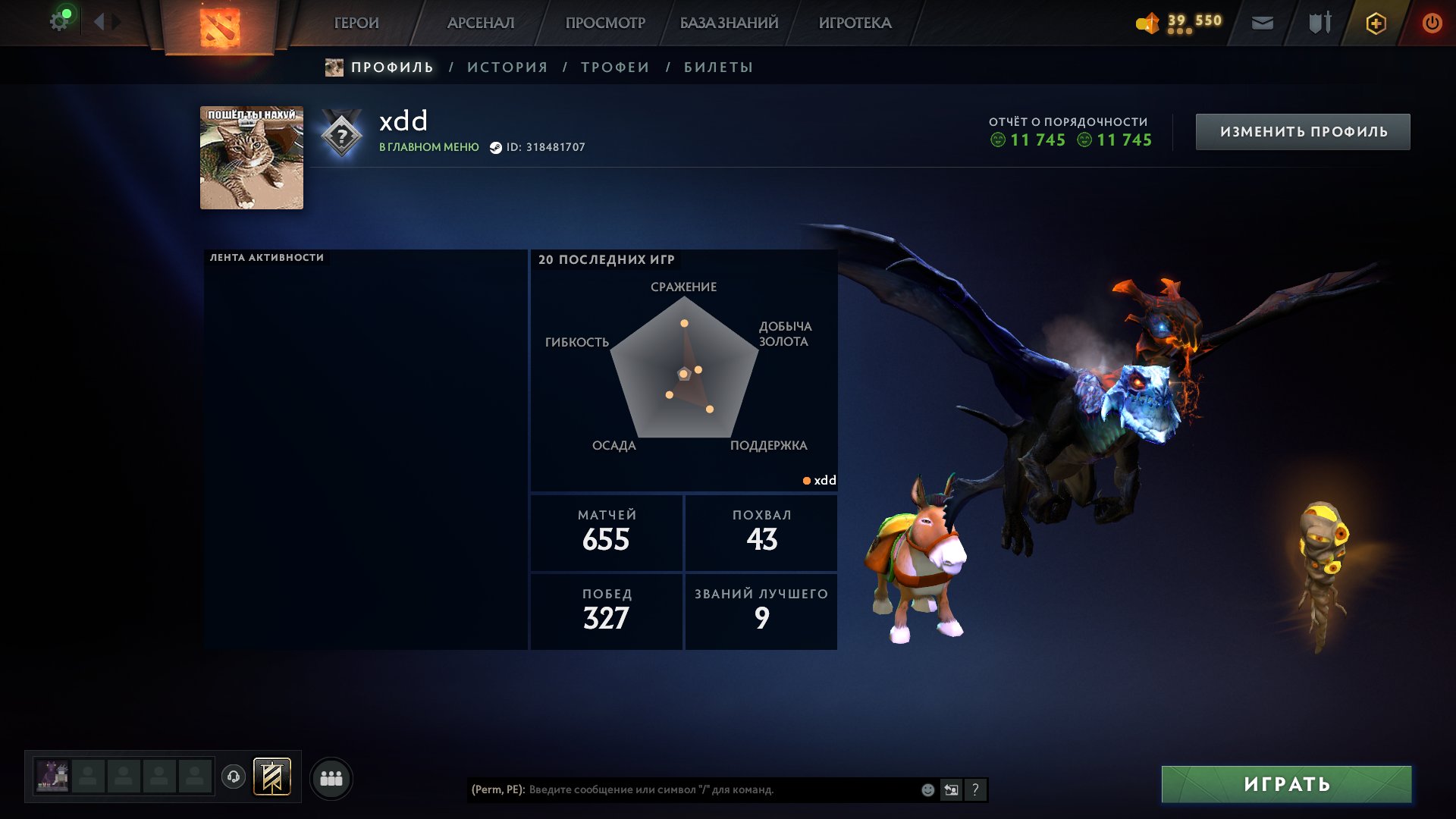
Task: Open the guild banner icon near party slots
Action: click(x=273, y=777)
